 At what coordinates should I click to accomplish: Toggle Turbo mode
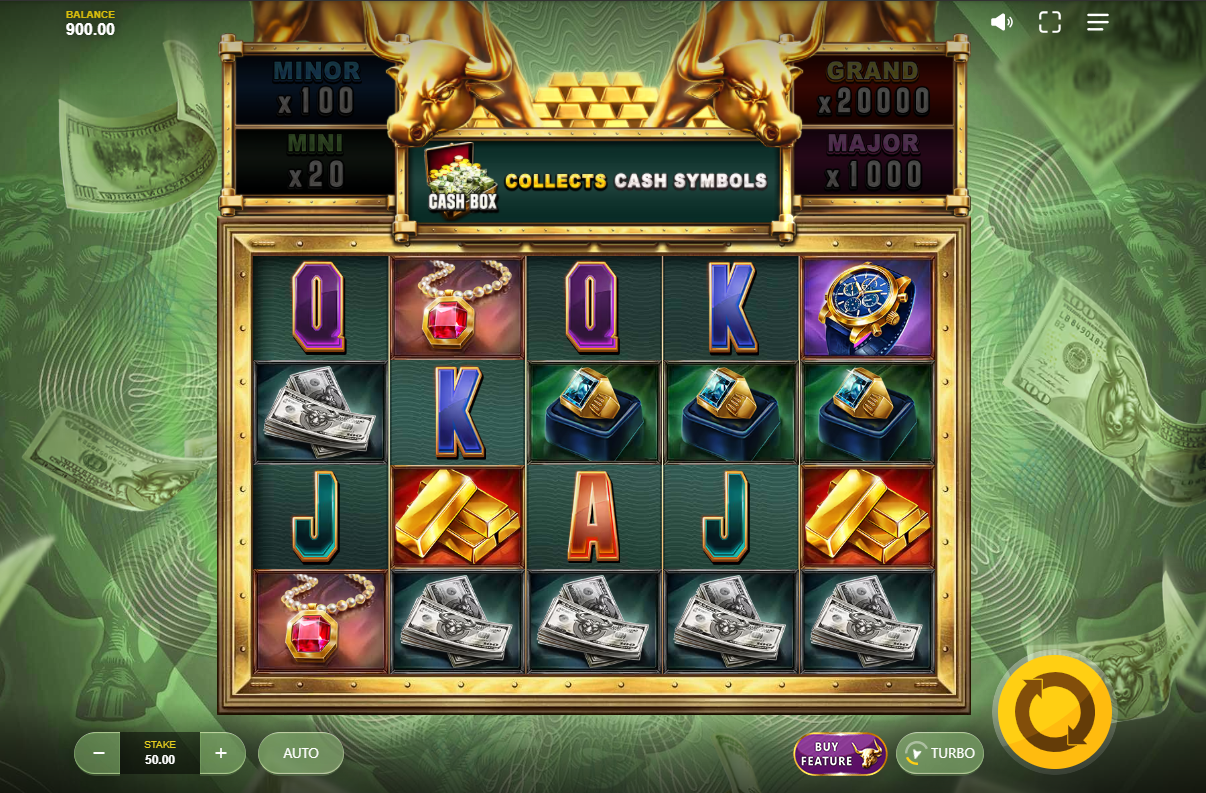pos(940,754)
